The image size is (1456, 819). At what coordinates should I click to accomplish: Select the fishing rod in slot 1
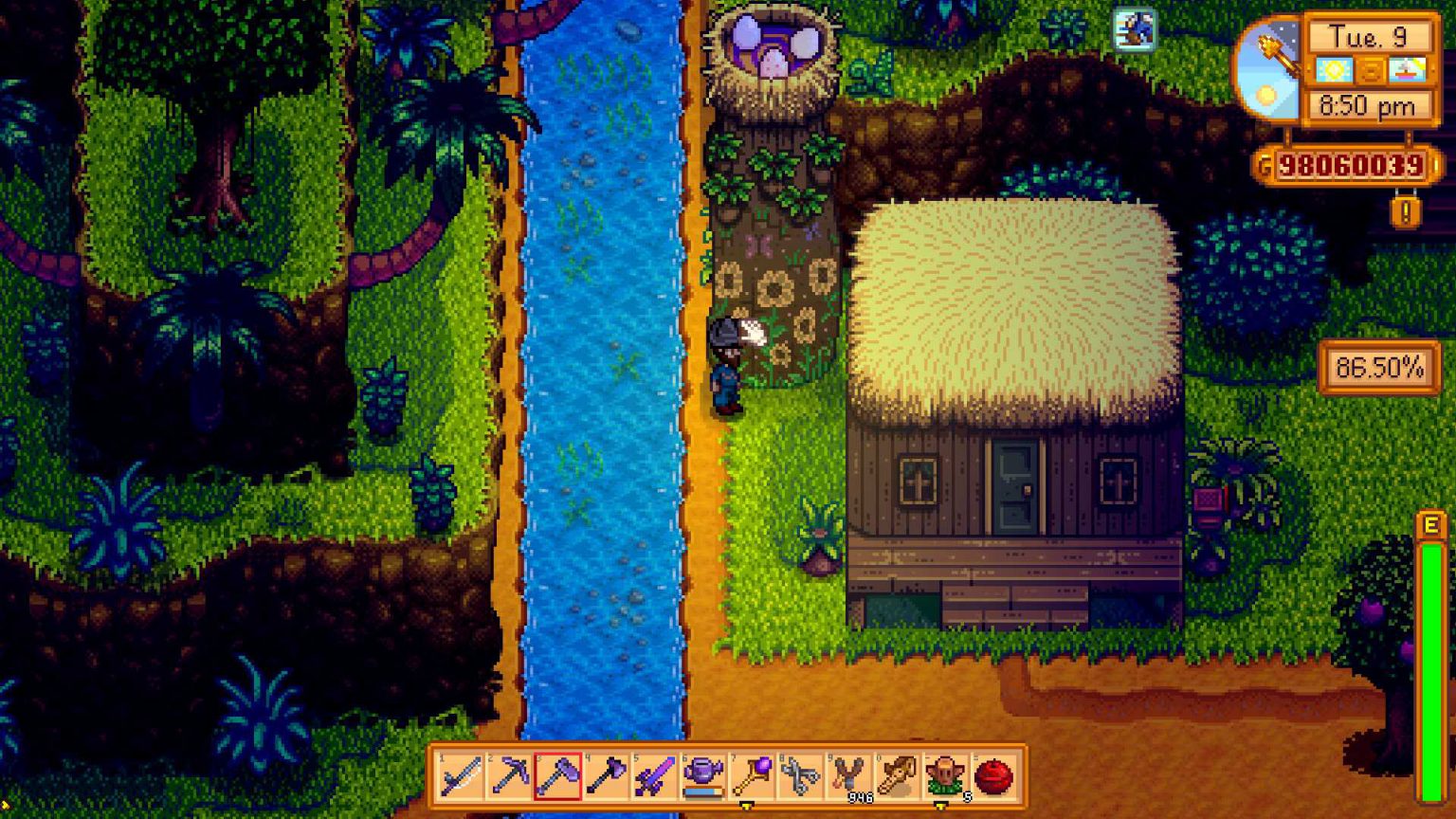(x=461, y=775)
